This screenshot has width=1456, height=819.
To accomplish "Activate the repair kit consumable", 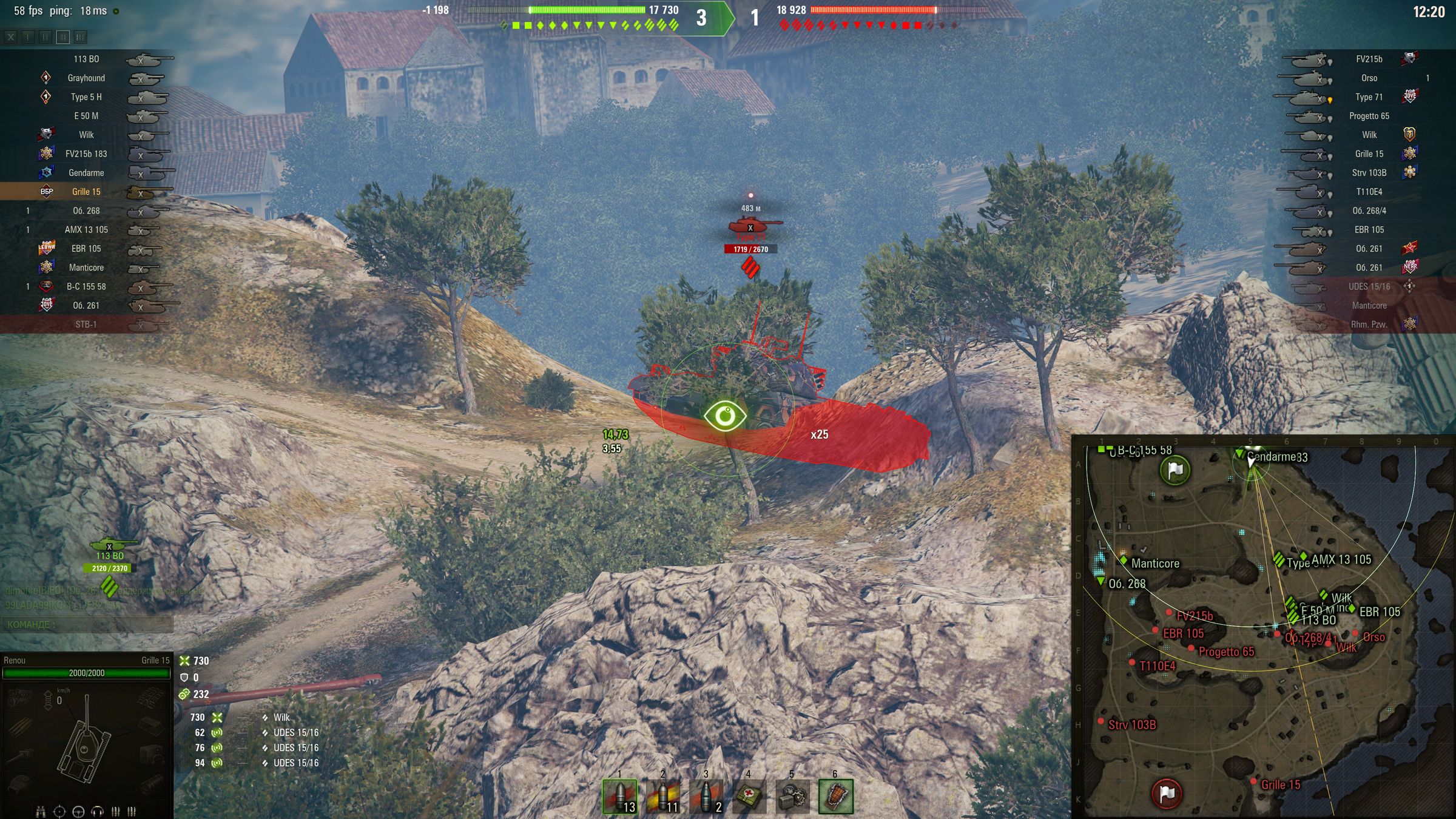I will point(792,797).
